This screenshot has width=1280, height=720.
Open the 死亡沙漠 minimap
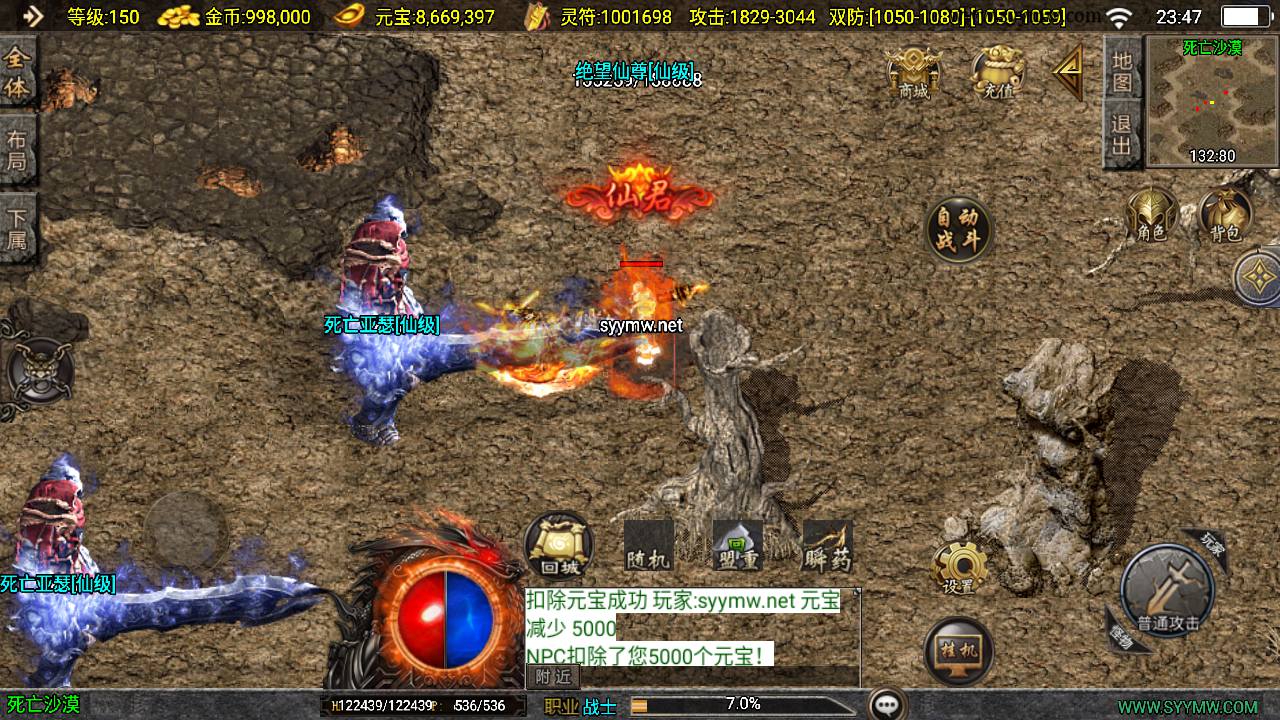tap(1211, 101)
